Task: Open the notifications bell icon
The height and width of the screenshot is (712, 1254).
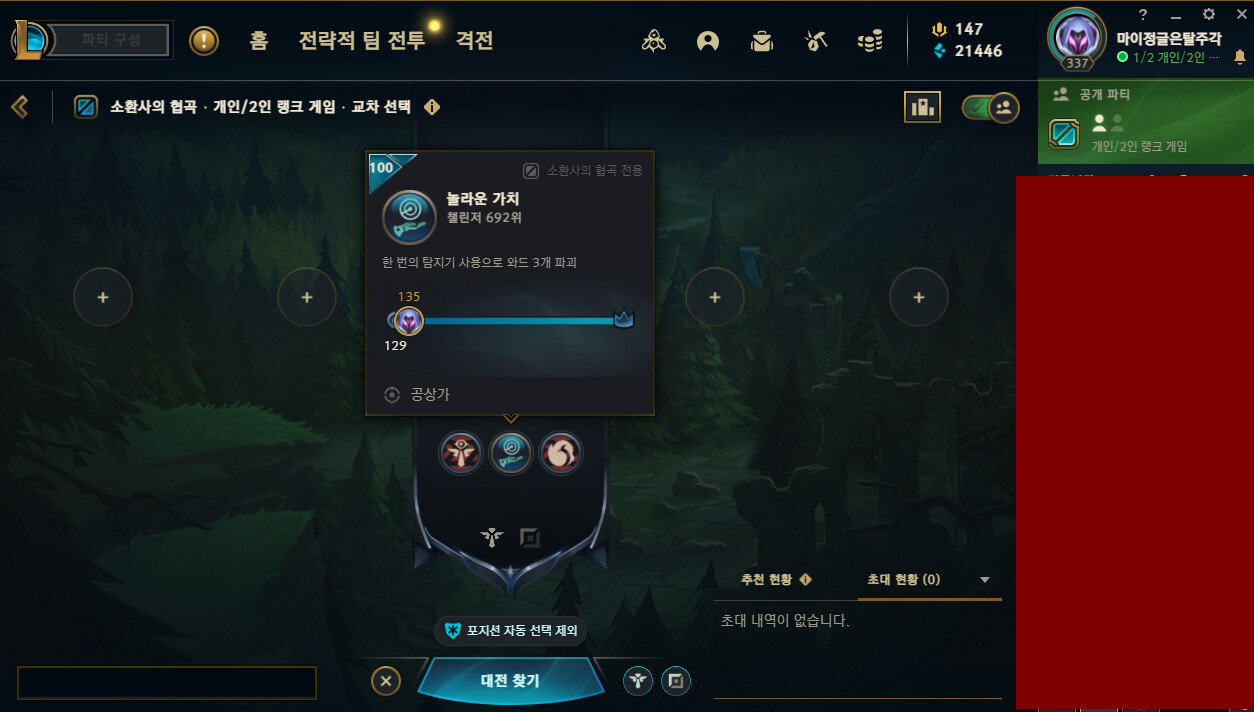Action: (x=1240, y=58)
